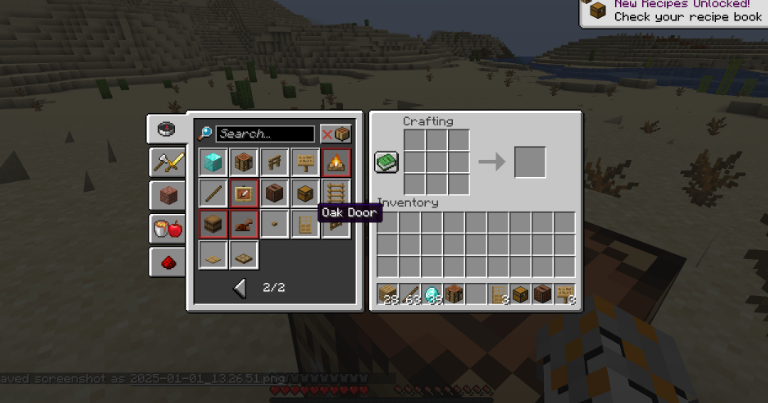Image resolution: width=768 pixels, height=403 pixels.
Task: Click the crafting output slot
Action: point(530,162)
